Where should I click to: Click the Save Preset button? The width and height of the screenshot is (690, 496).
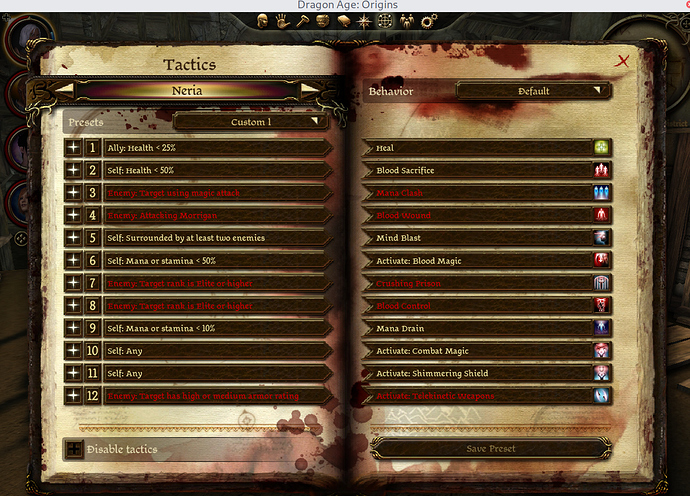490,448
